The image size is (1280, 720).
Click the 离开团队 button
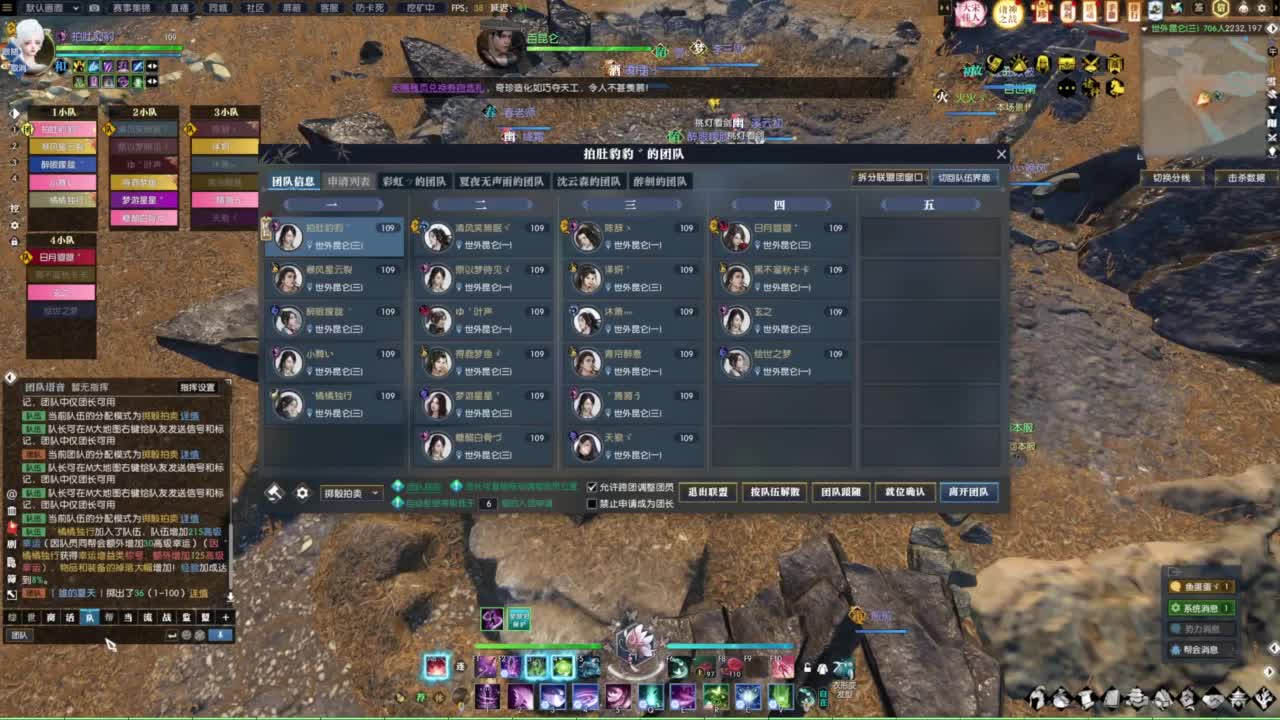click(968, 491)
